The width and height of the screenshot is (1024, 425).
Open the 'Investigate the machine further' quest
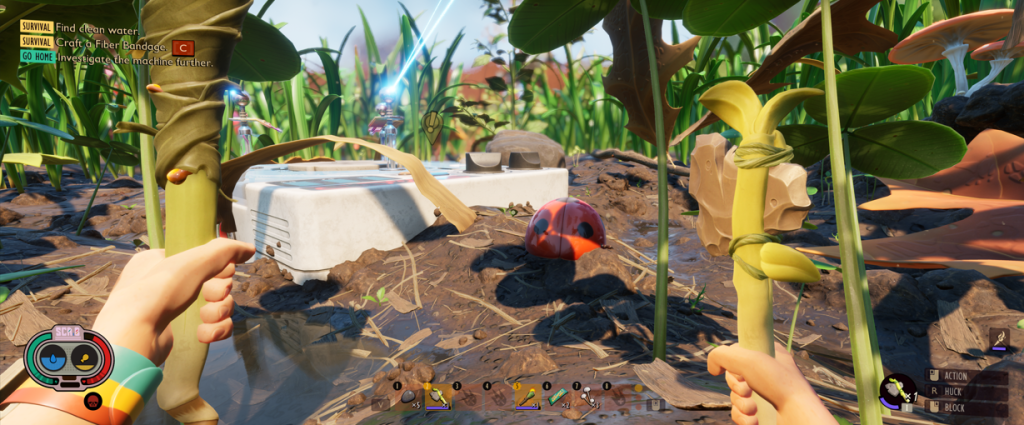[x=135, y=59]
